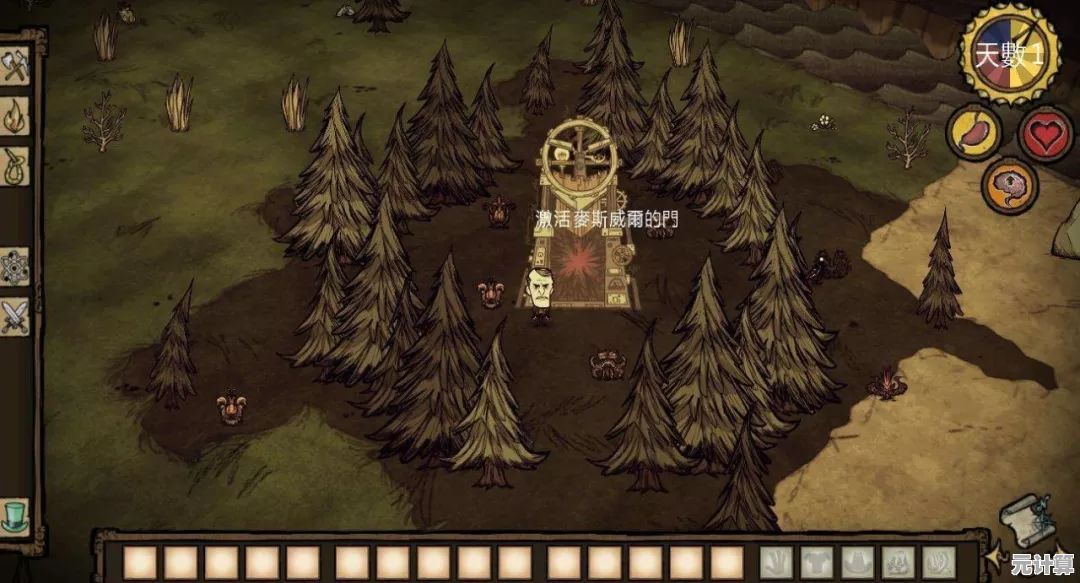Choose the green top hat Dress tab
This screenshot has height=583, width=1080.
[x=15, y=516]
